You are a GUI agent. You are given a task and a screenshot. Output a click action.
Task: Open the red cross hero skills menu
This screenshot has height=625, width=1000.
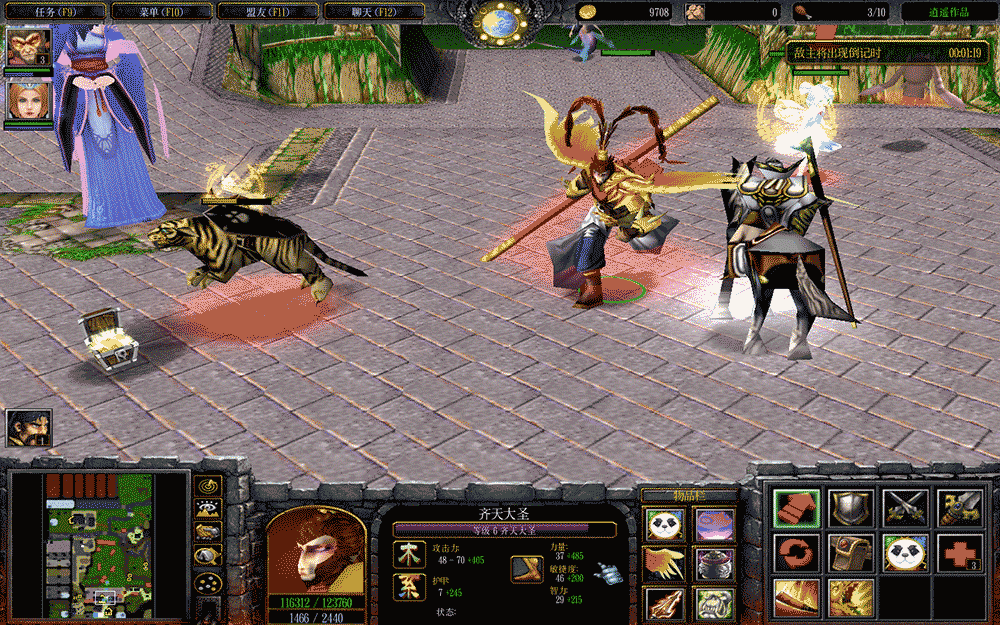(x=959, y=552)
